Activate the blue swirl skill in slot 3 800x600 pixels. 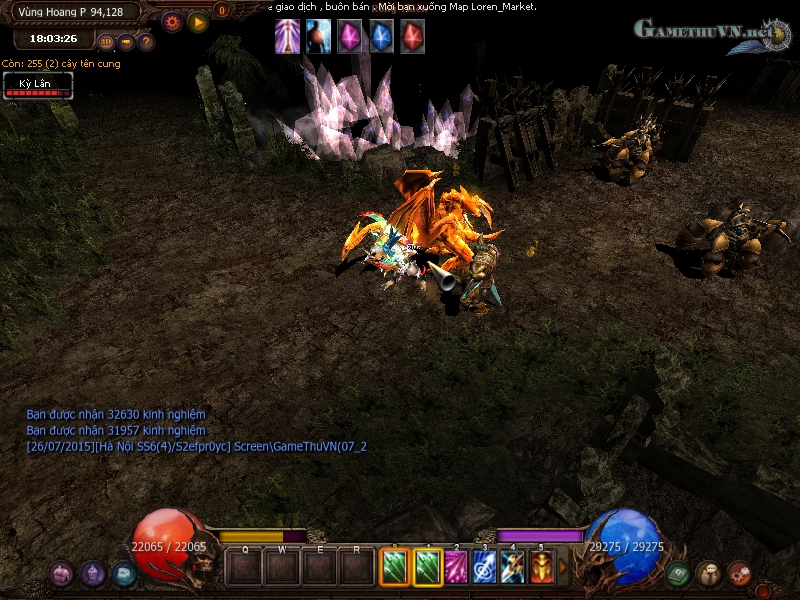485,567
